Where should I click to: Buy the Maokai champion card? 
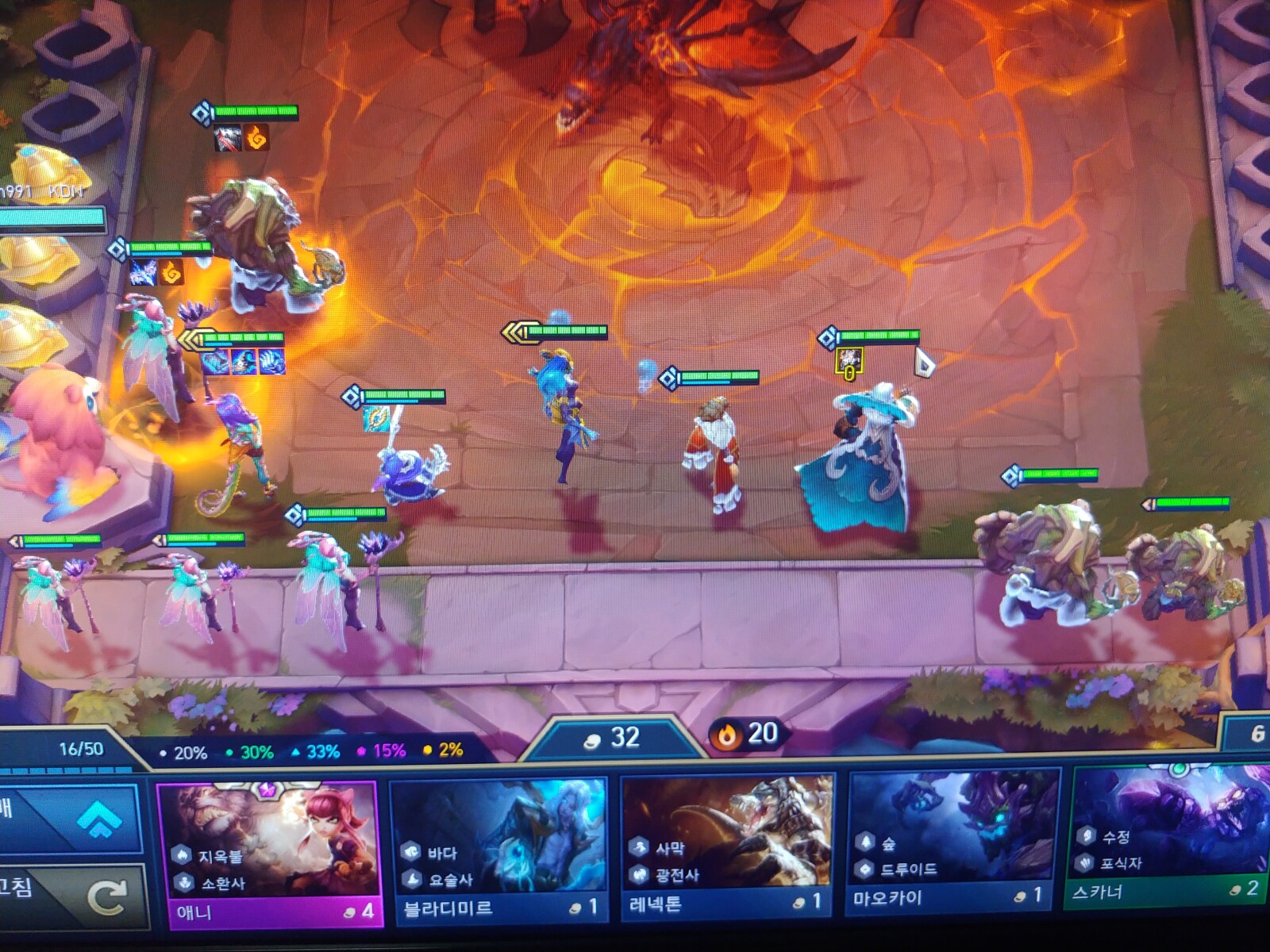[953, 839]
